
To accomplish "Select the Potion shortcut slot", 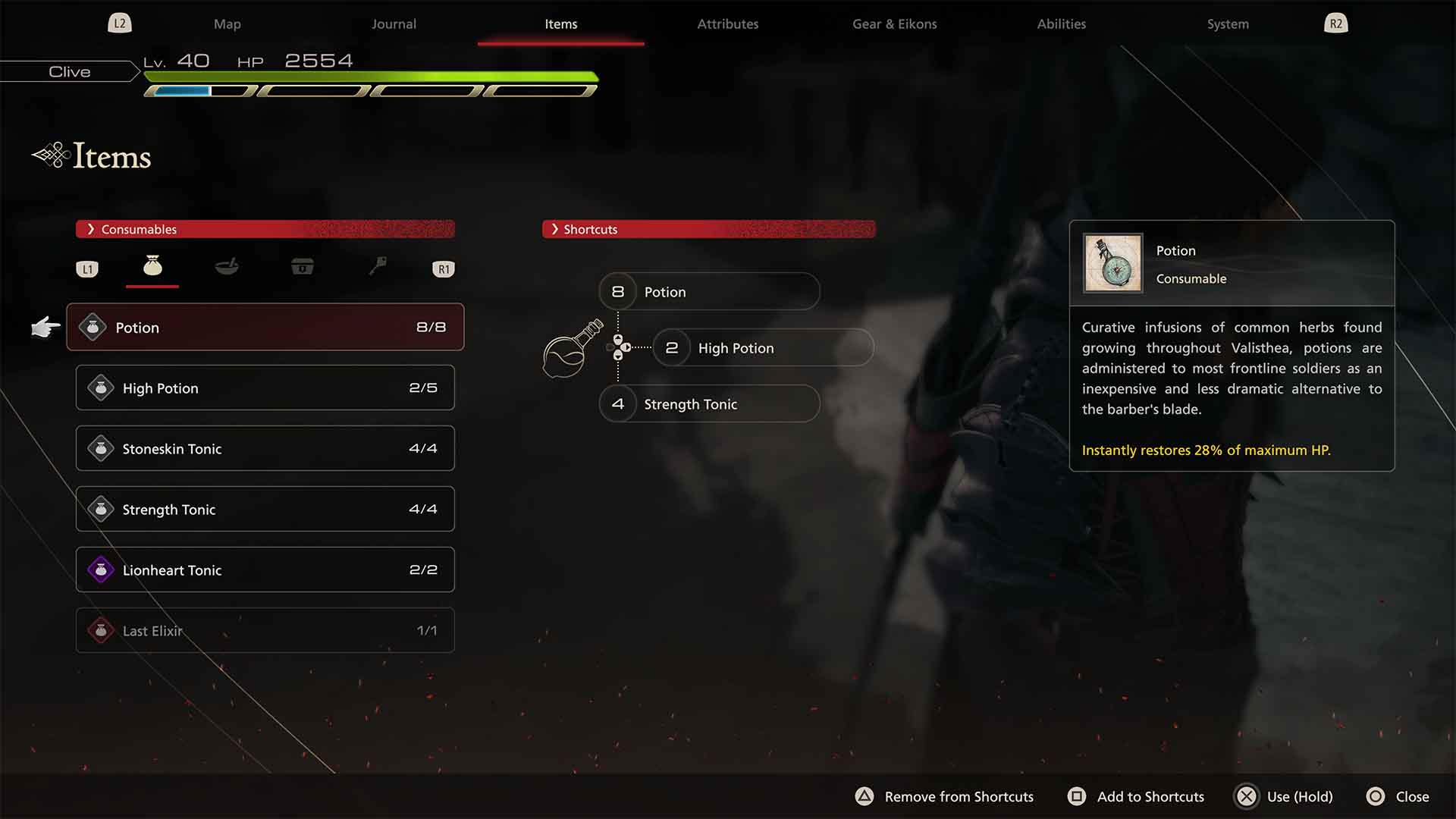I will (x=709, y=292).
